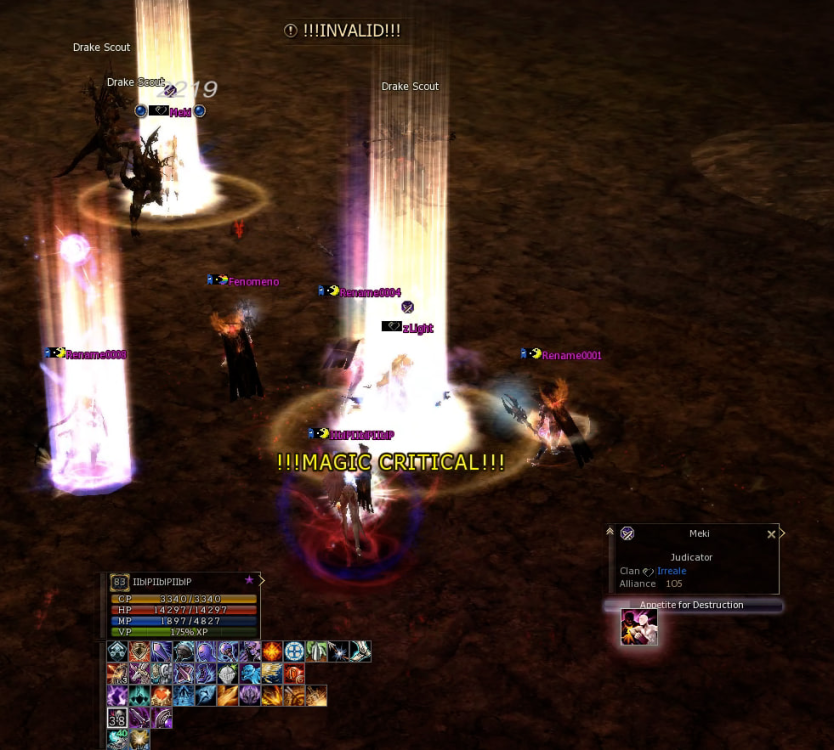
Task: Collapse the target window with the chevron
Action: tap(610, 532)
